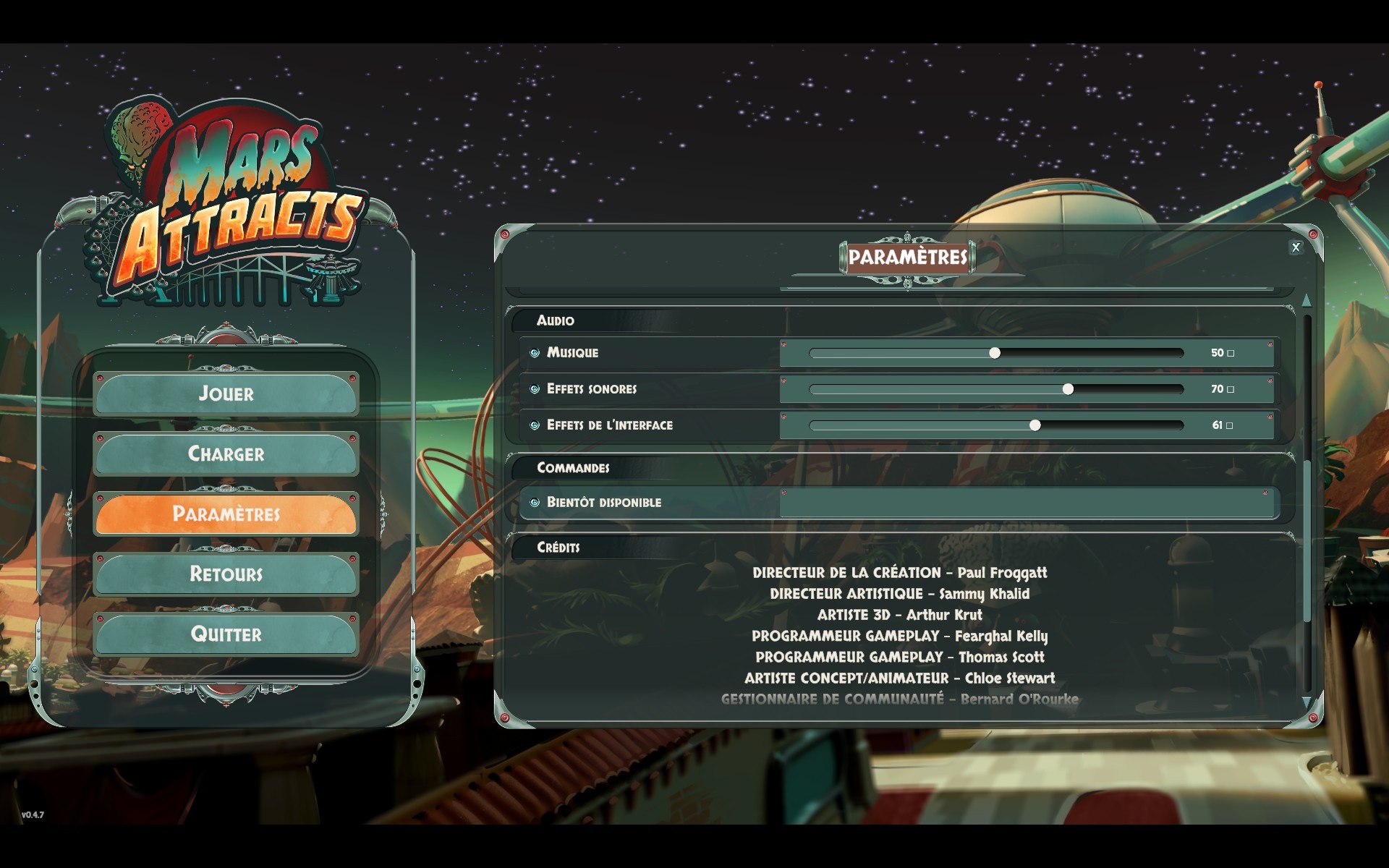Choose Quitter to exit the game
The width and height of the screenshot is (1389, 868).
tap(226, 634)
